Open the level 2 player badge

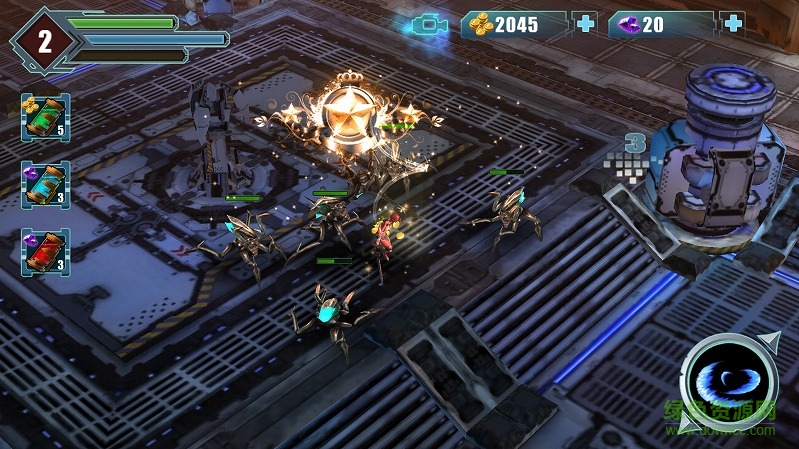tap(44, 40)
